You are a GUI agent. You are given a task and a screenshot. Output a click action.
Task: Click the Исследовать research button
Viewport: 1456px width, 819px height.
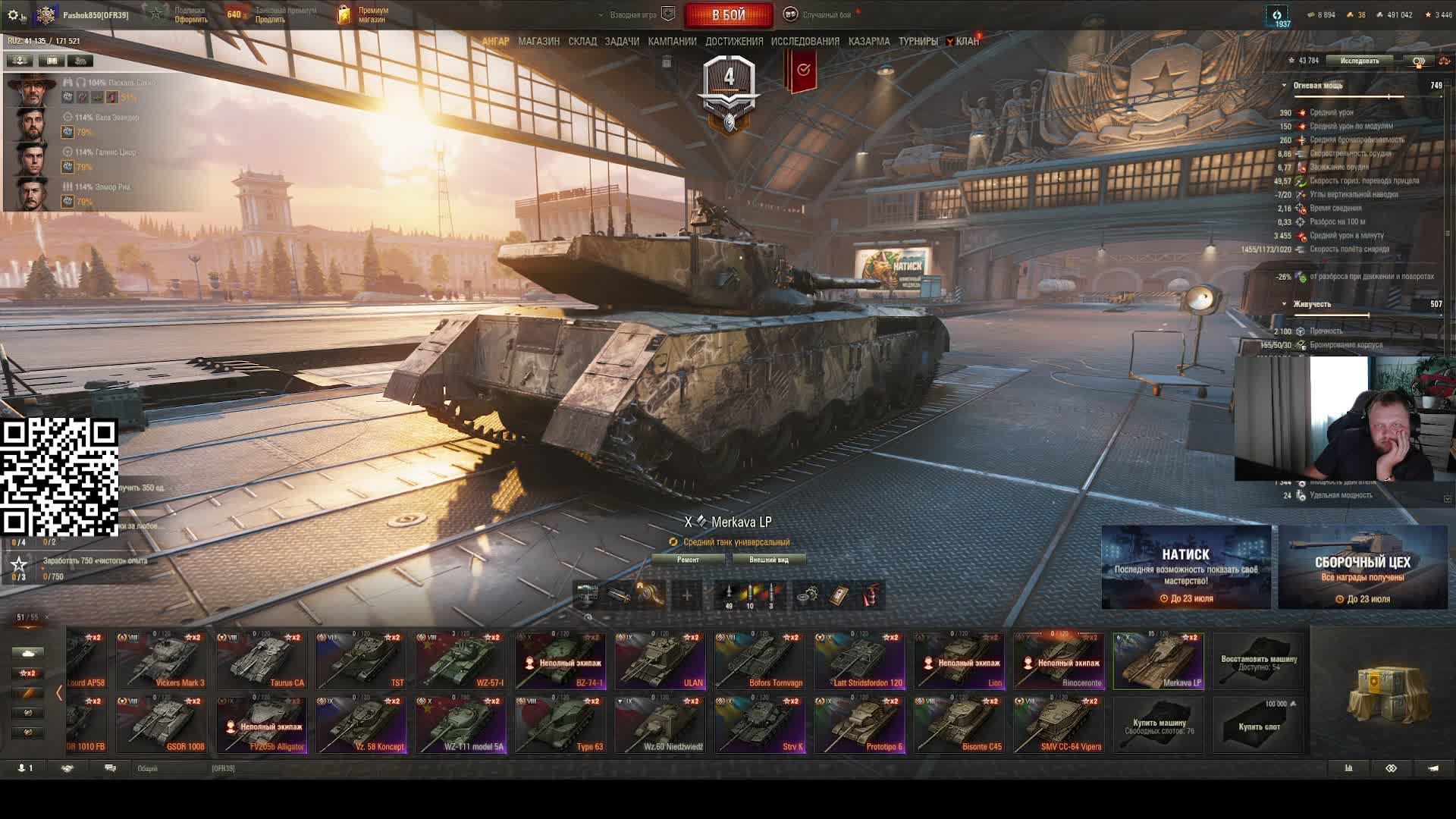point(1359,61)
